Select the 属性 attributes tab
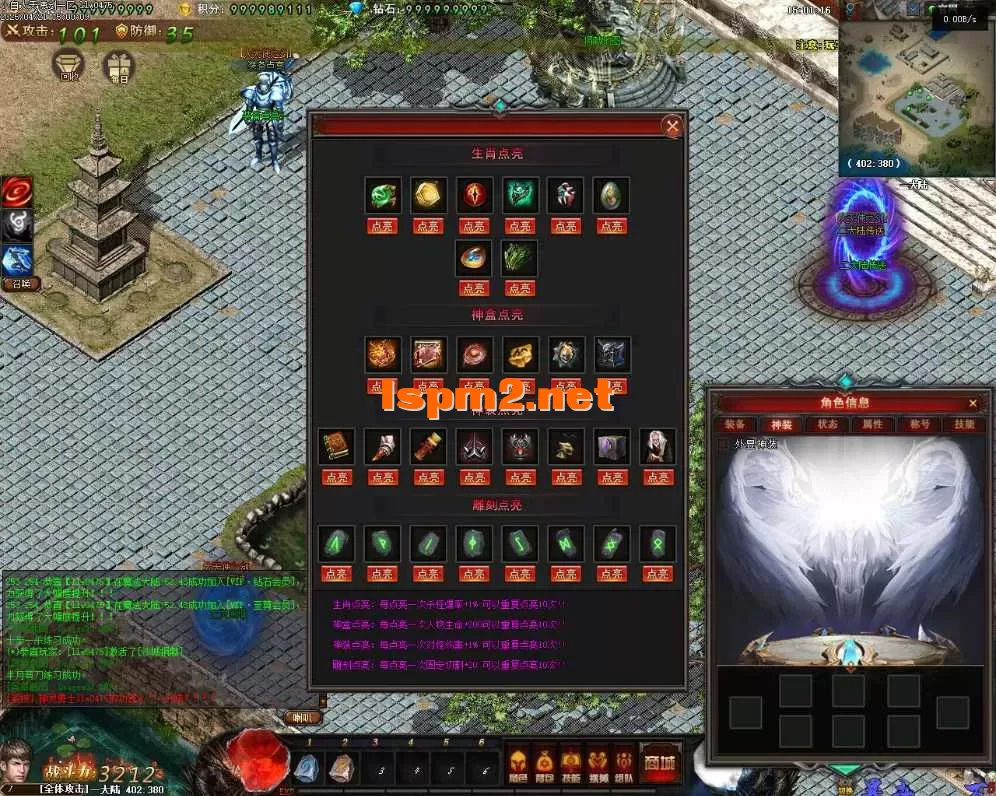Screen dimensions: 996x796 [x=872, y=424]
